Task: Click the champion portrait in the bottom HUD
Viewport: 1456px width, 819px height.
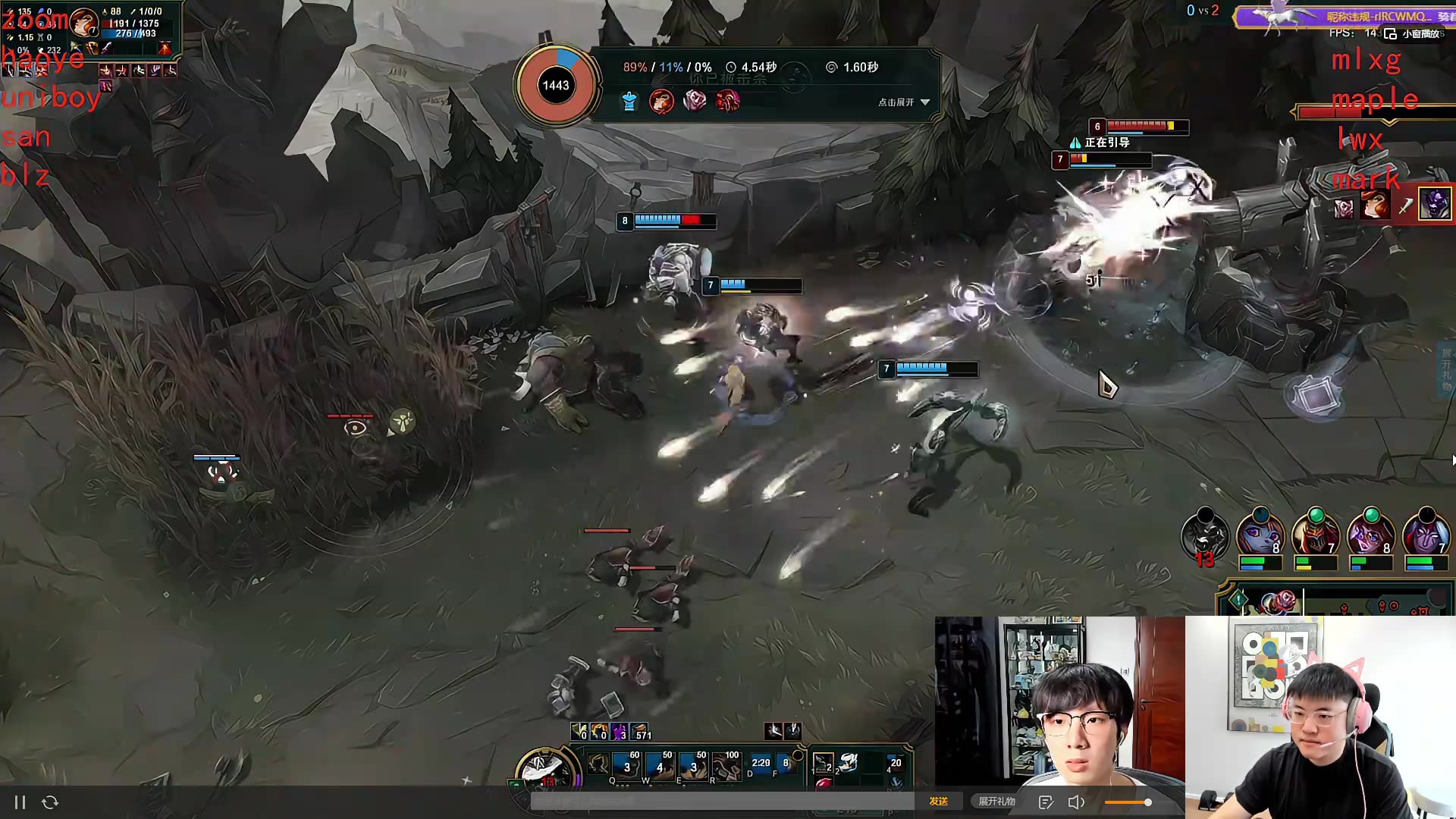Action: (x=543, y=767)
